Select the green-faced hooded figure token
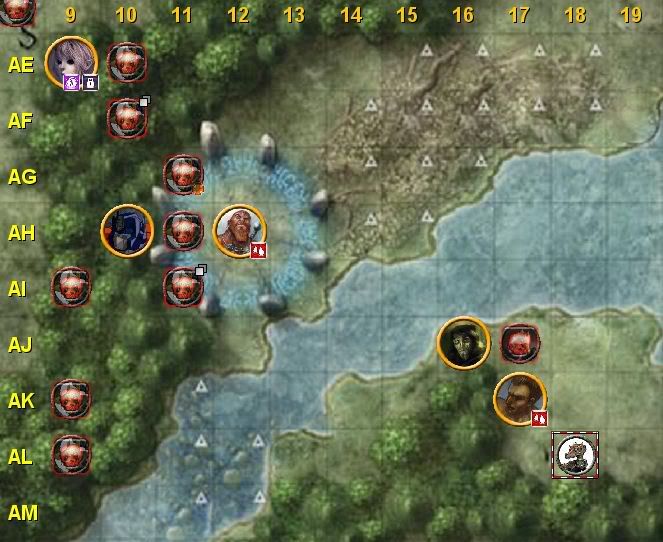The width and height of the screenshot is (663, 542). 463,343
